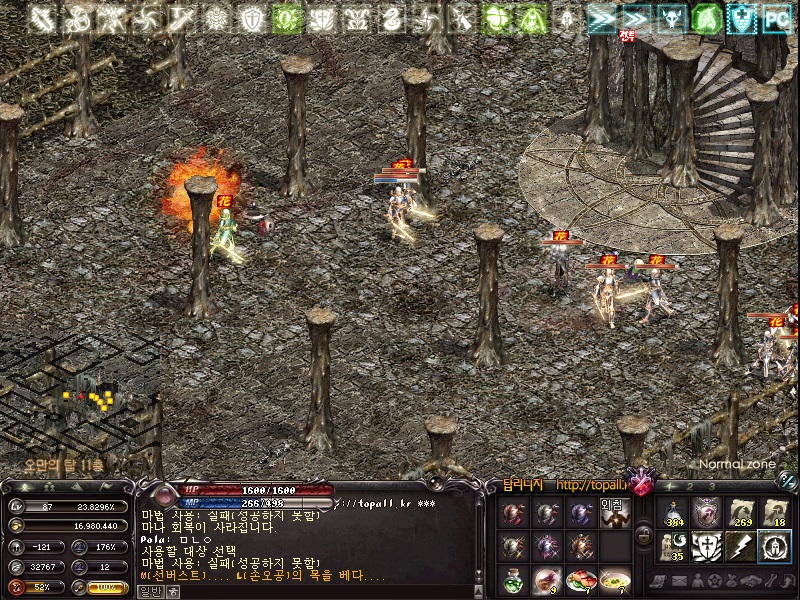The height and width of the screenshot is (600, 800).
Task: Use the blue potion with 384 count
Action: [x=672, y=513]
